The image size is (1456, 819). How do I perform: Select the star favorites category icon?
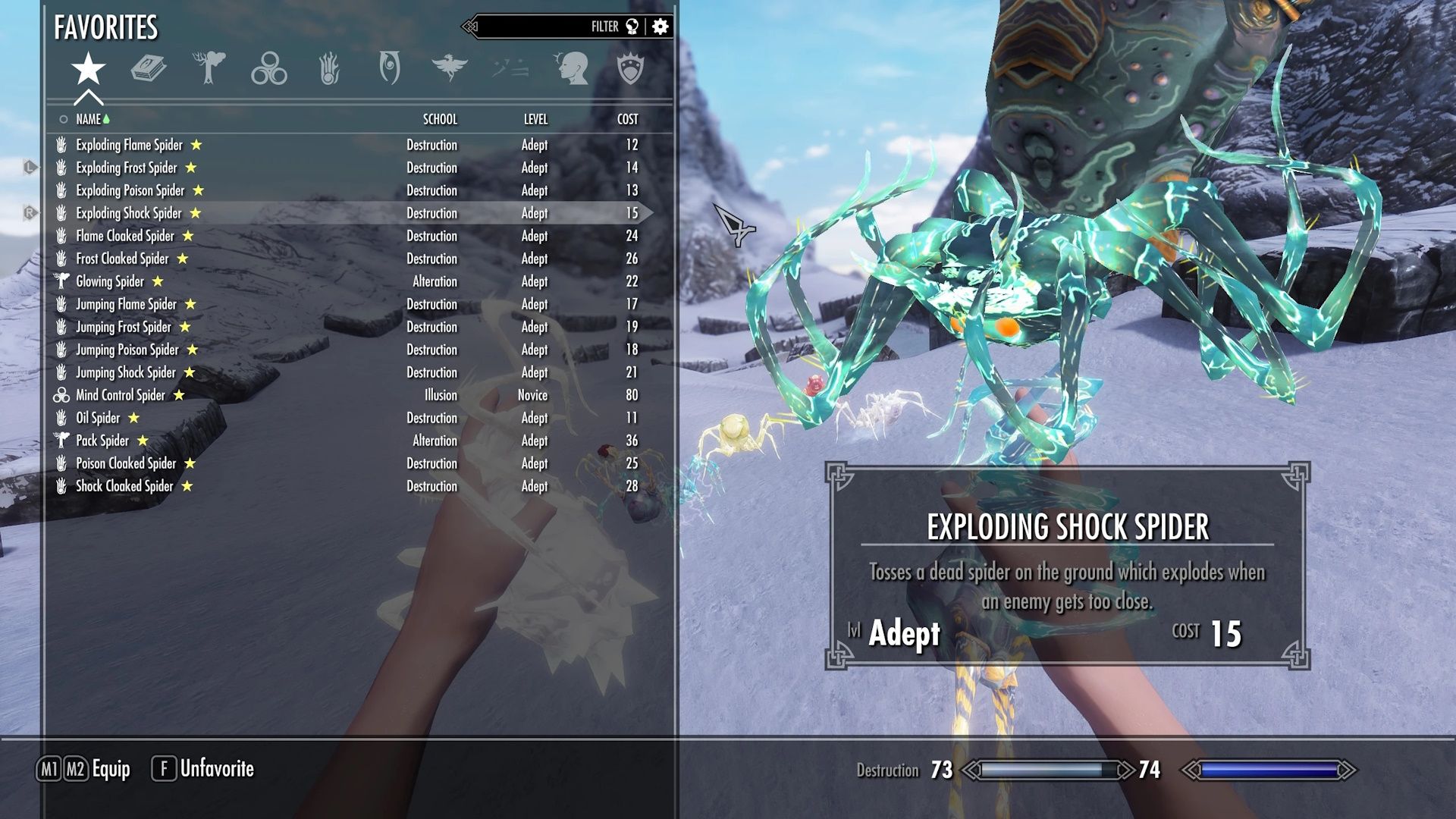click(88, 68)
